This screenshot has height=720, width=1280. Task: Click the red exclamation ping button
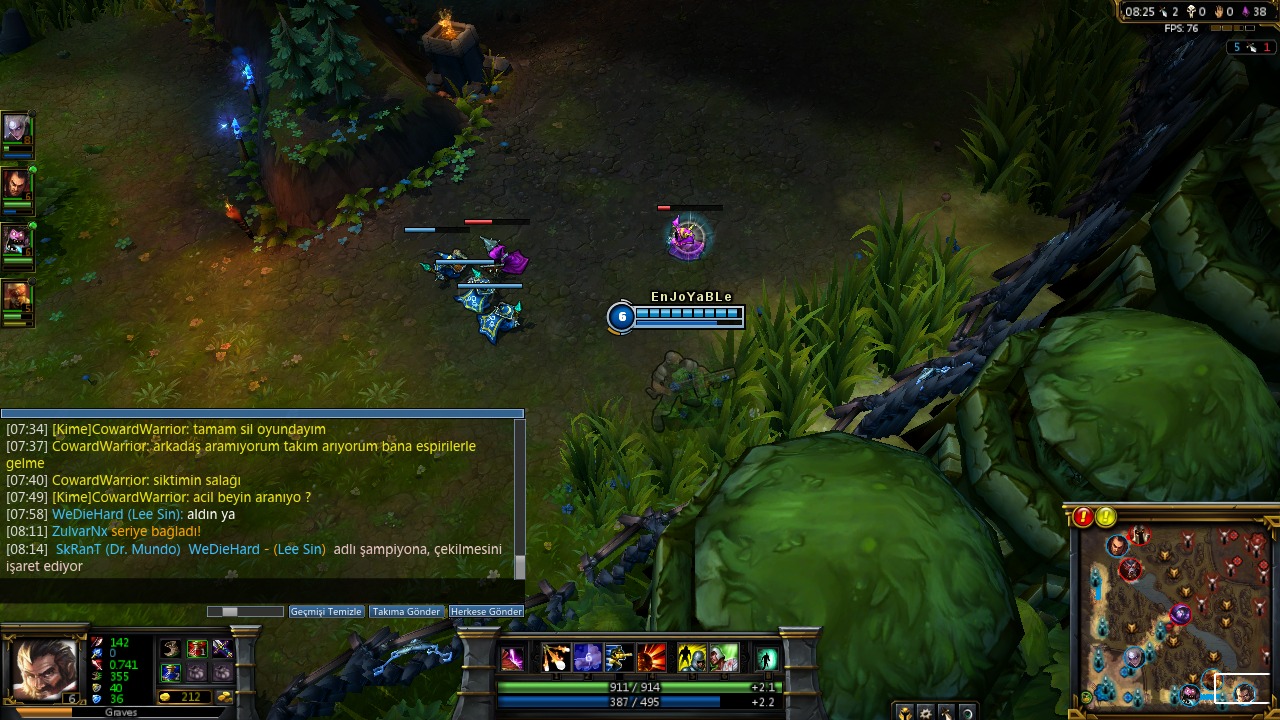[x=1083, y=517]
